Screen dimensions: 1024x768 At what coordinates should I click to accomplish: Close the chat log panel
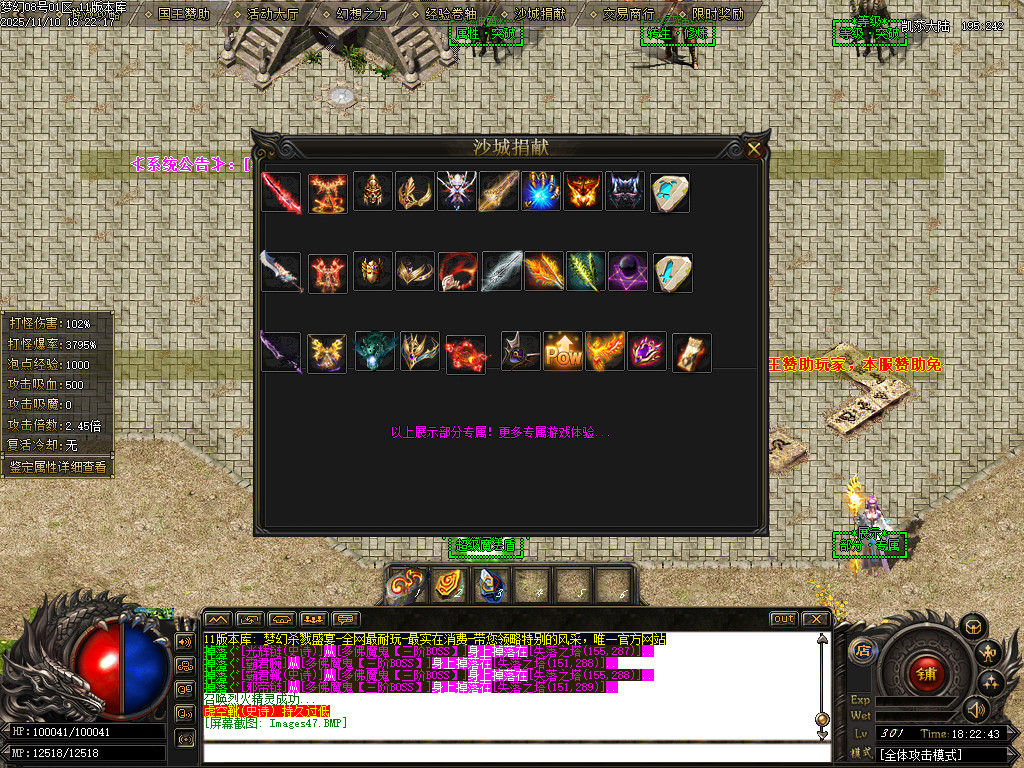[x=816, y=619]
